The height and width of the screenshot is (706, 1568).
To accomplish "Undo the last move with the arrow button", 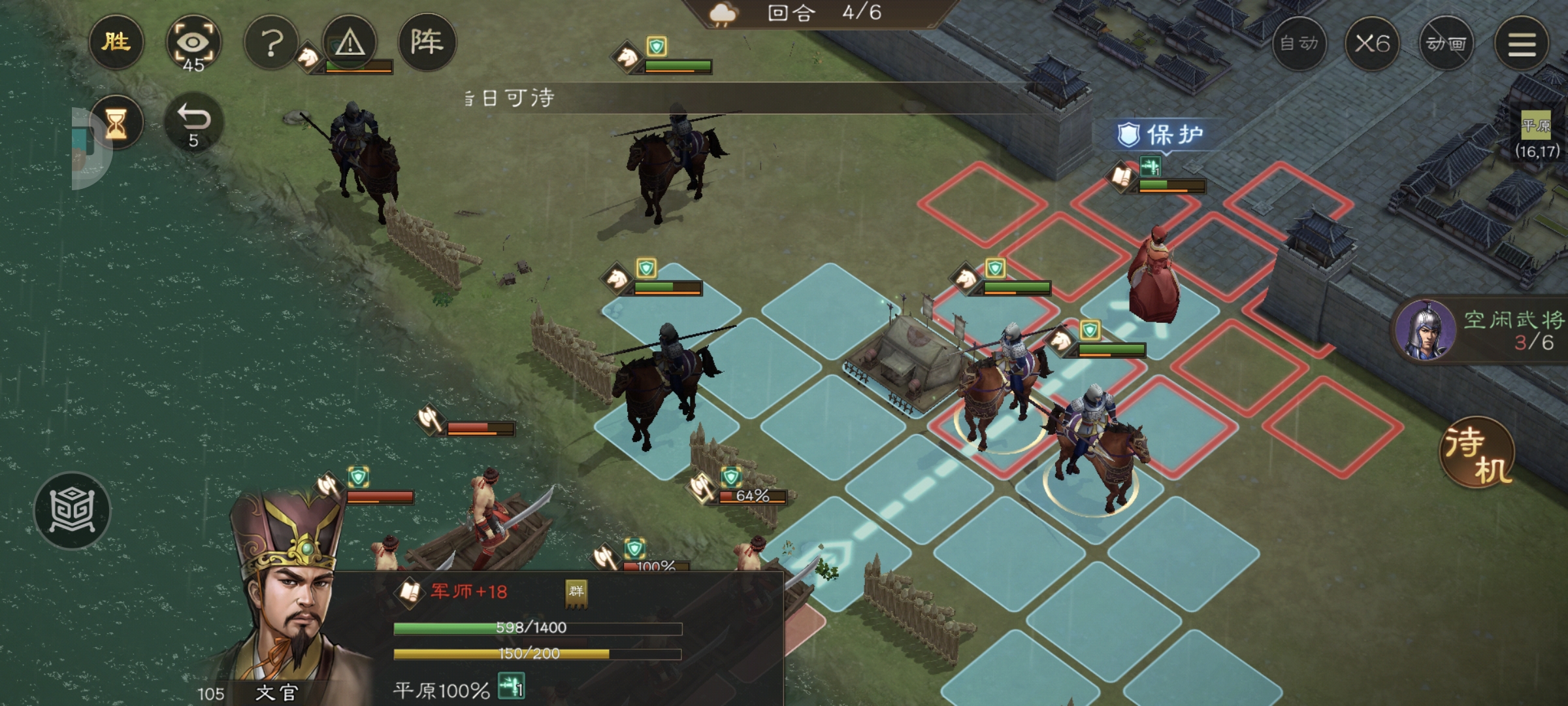I will pyautogui.click(x=193, y=123).
